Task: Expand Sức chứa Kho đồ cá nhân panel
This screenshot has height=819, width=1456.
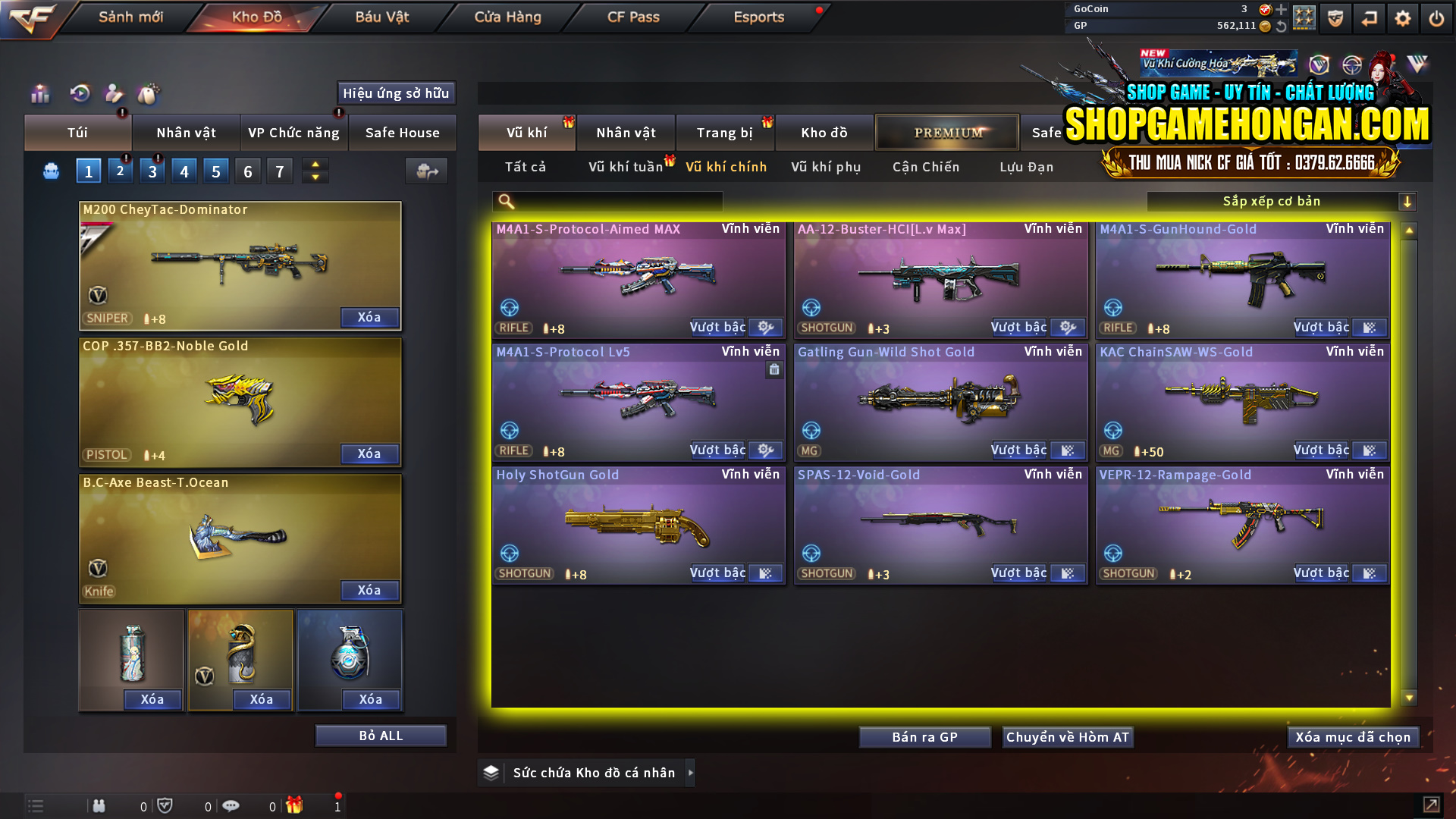Action: 691,773
